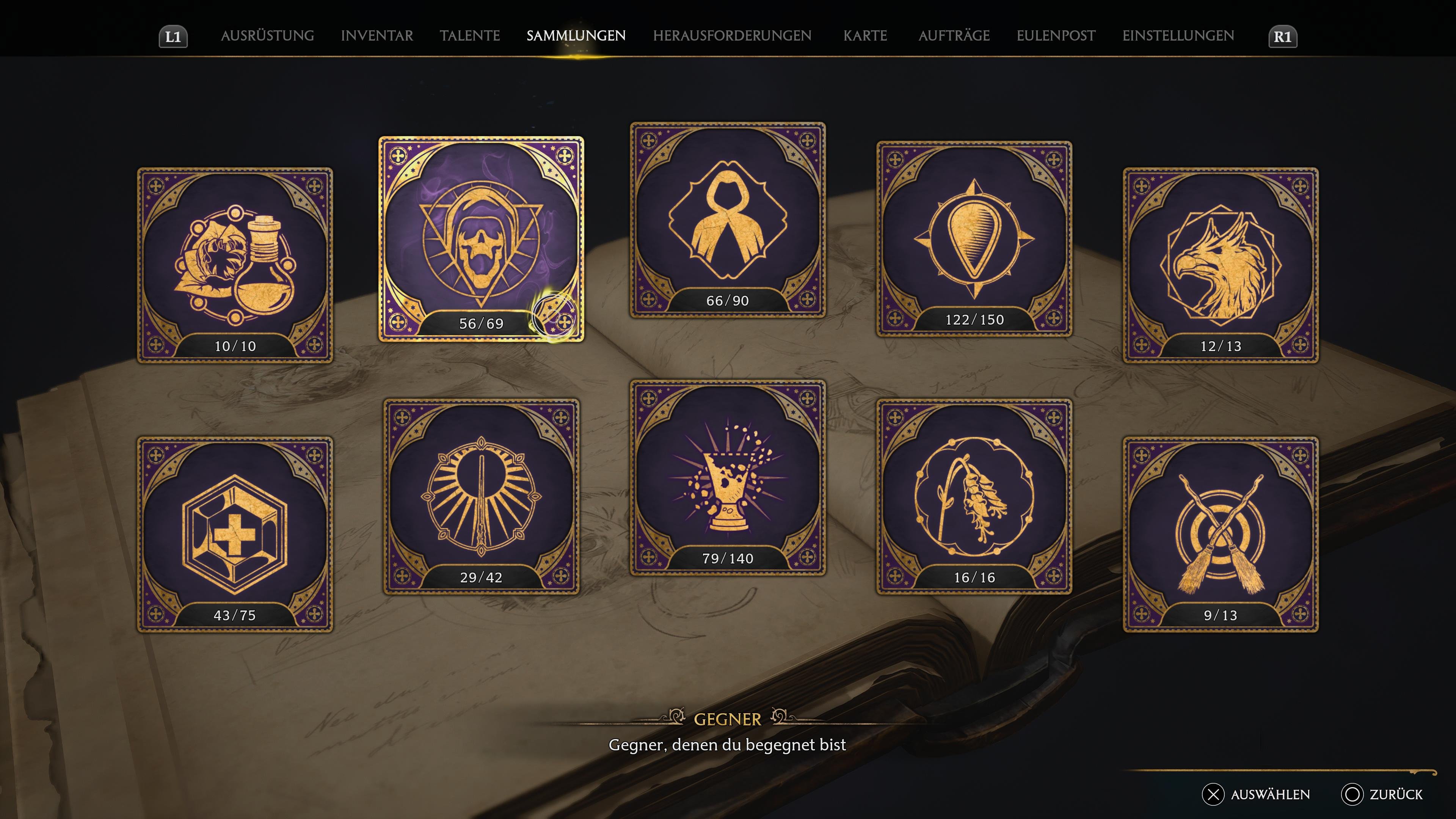Open the Herausforderungen tab
Image resolution: width=1456 pixels, height=819 pixels.
[732, 36]
